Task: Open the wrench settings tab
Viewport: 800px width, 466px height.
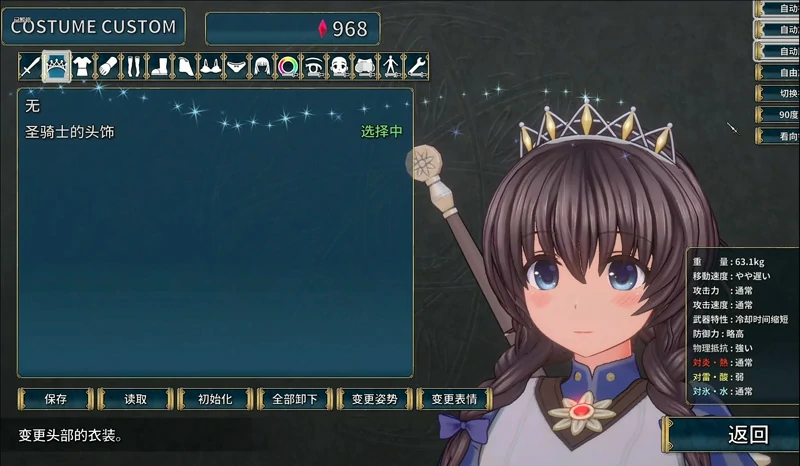Action: tap(417, 66)
